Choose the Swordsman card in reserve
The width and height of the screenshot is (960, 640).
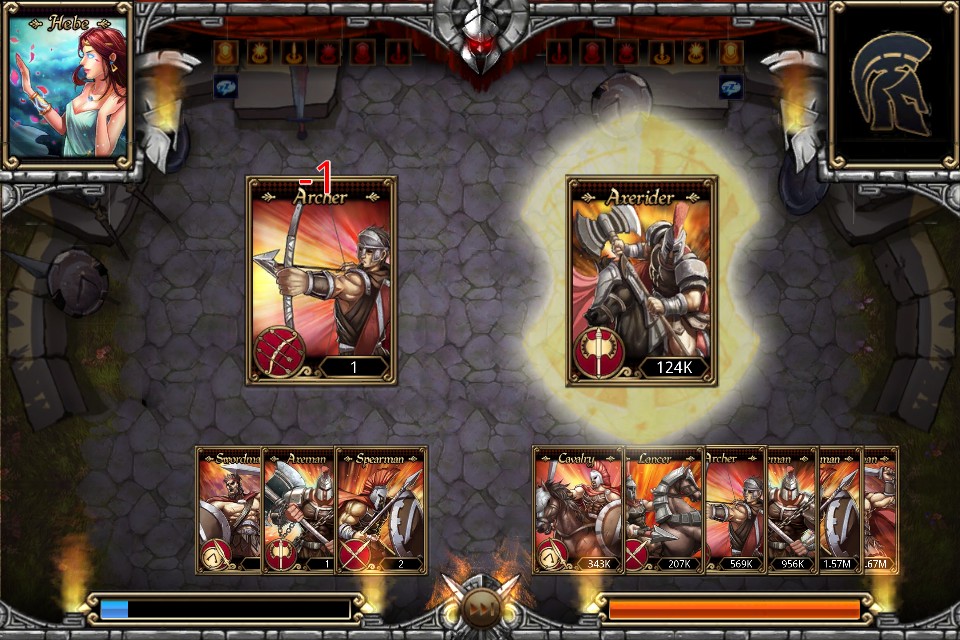pos(229,510)
